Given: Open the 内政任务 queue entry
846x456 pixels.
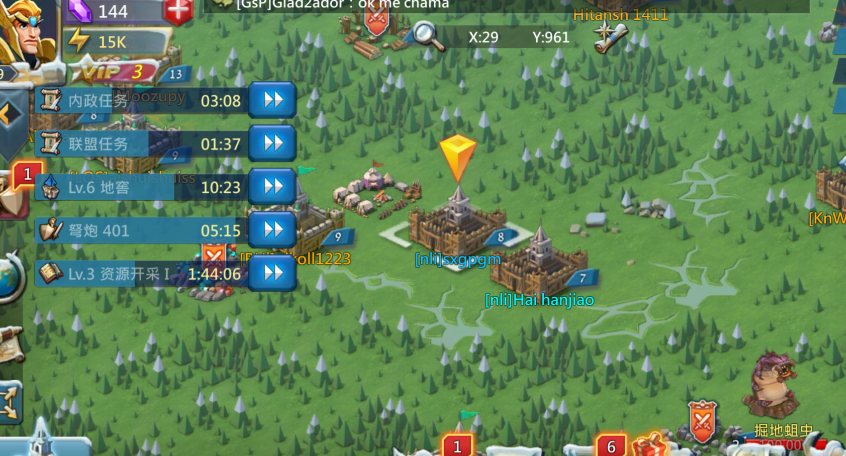Looking at the screenshot, I should tap(140, 100).
